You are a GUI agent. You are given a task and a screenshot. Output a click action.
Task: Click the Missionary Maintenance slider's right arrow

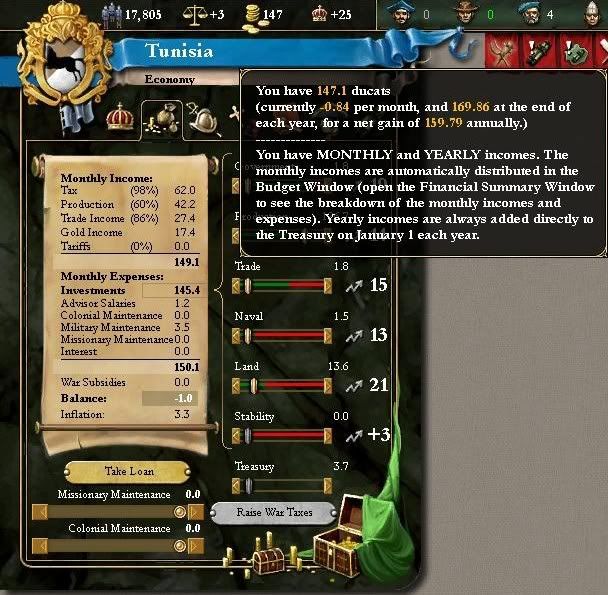pyautogui.click(x=195, y=512)
